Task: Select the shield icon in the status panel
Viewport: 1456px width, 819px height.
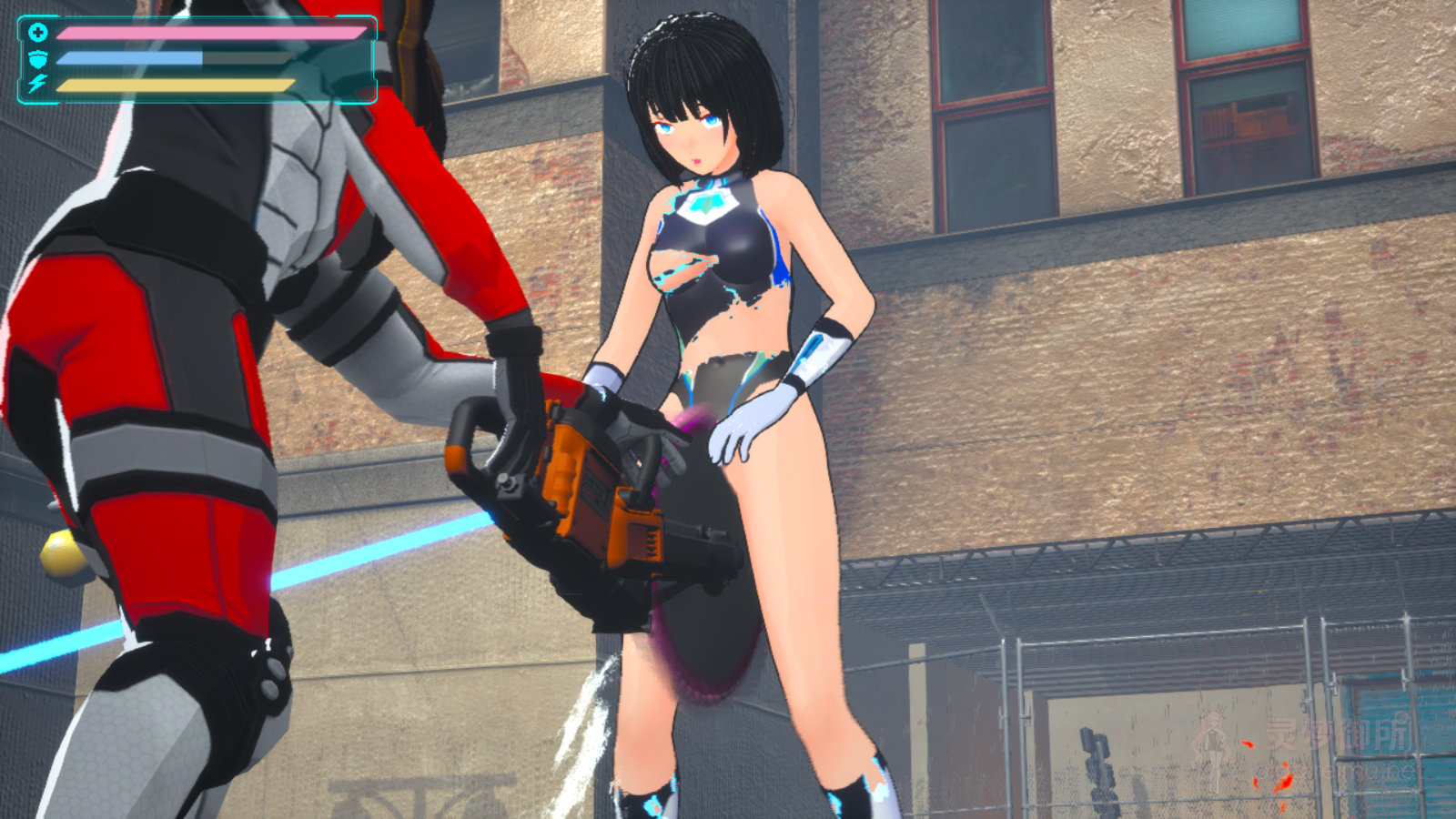Action: click(x=38, y=59)
